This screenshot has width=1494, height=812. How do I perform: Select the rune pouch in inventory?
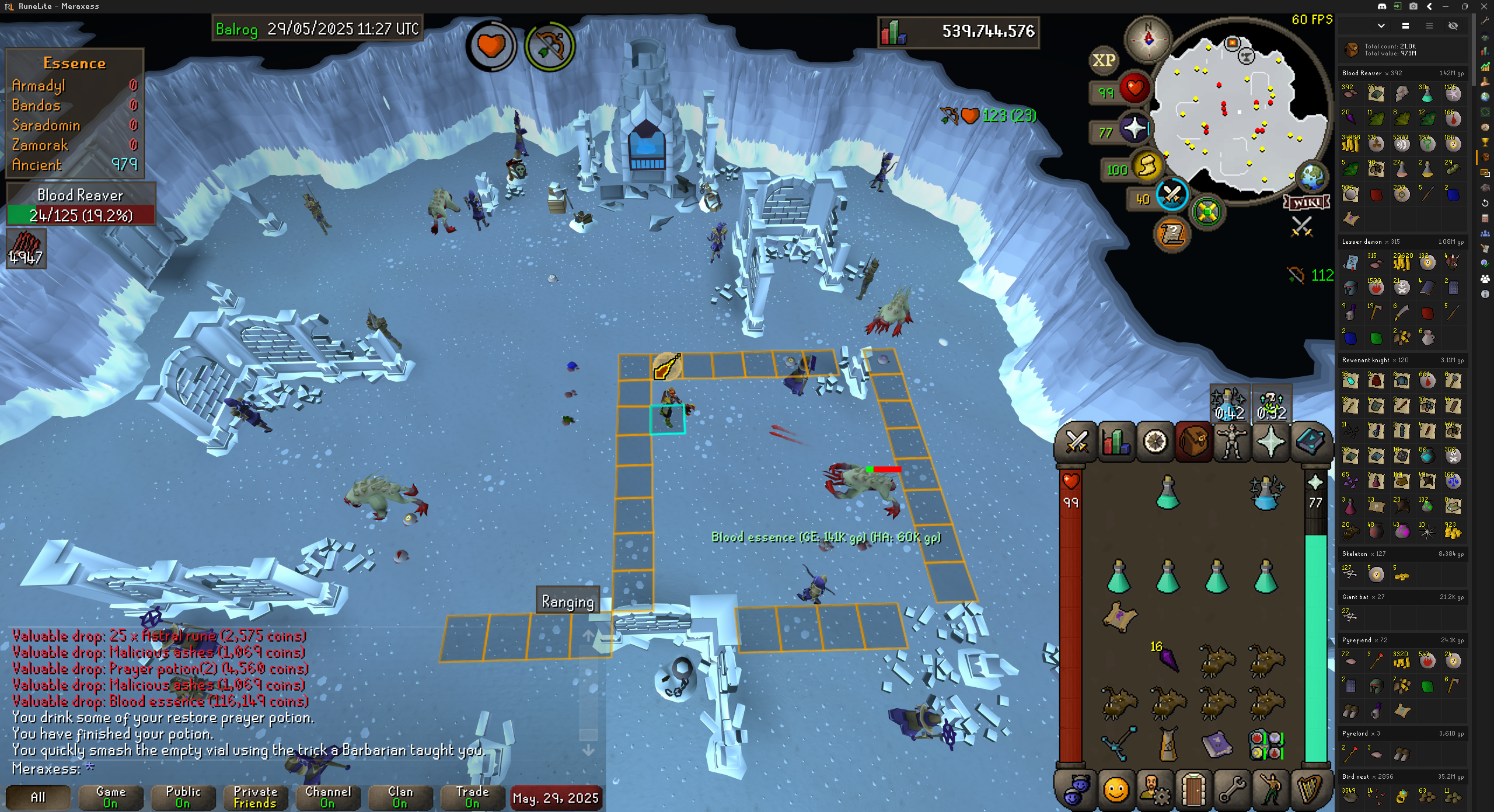coord(1265,745)
